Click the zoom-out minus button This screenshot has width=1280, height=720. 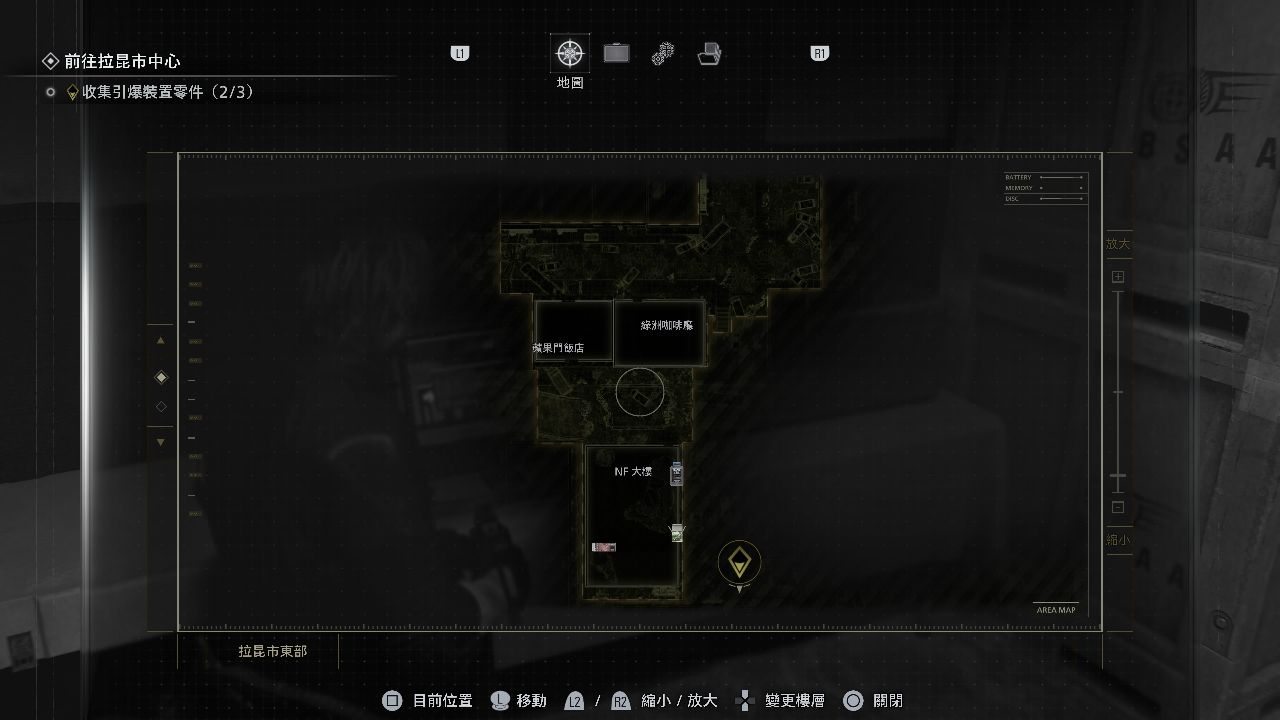point(1118,507)
